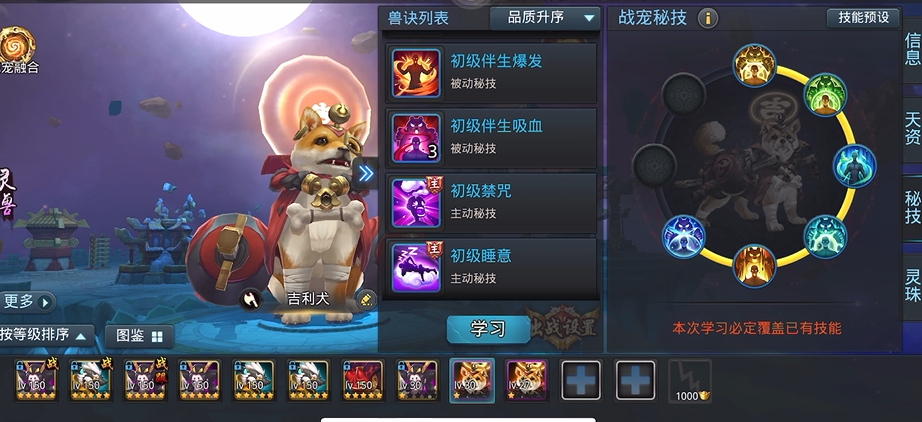Switch to the 灵珠 side tab
This screenshot has width=922, height=422.
tap(911, 289)
